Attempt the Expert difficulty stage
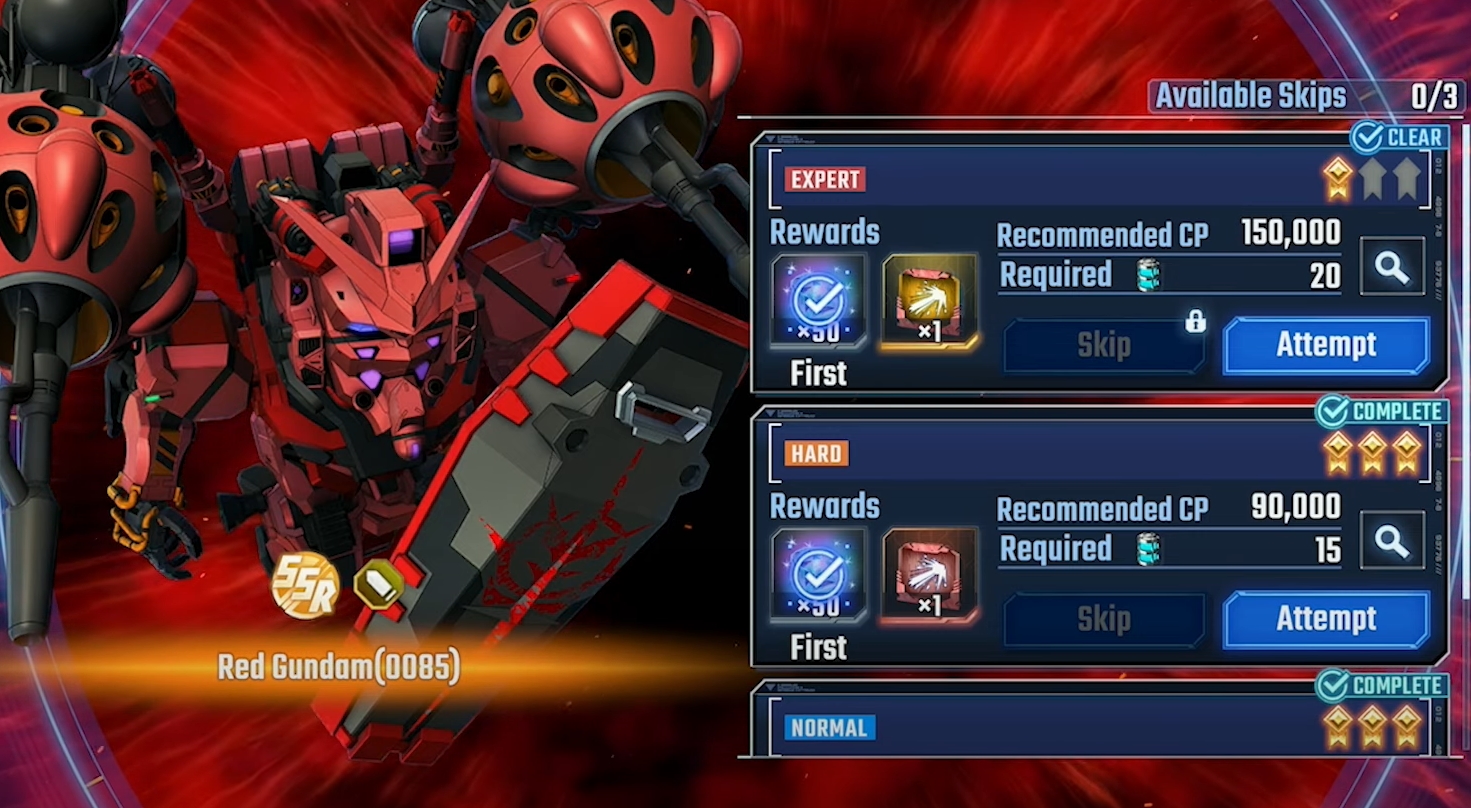This screenshot has height=808, width=1471. [x=1326, y=345]
